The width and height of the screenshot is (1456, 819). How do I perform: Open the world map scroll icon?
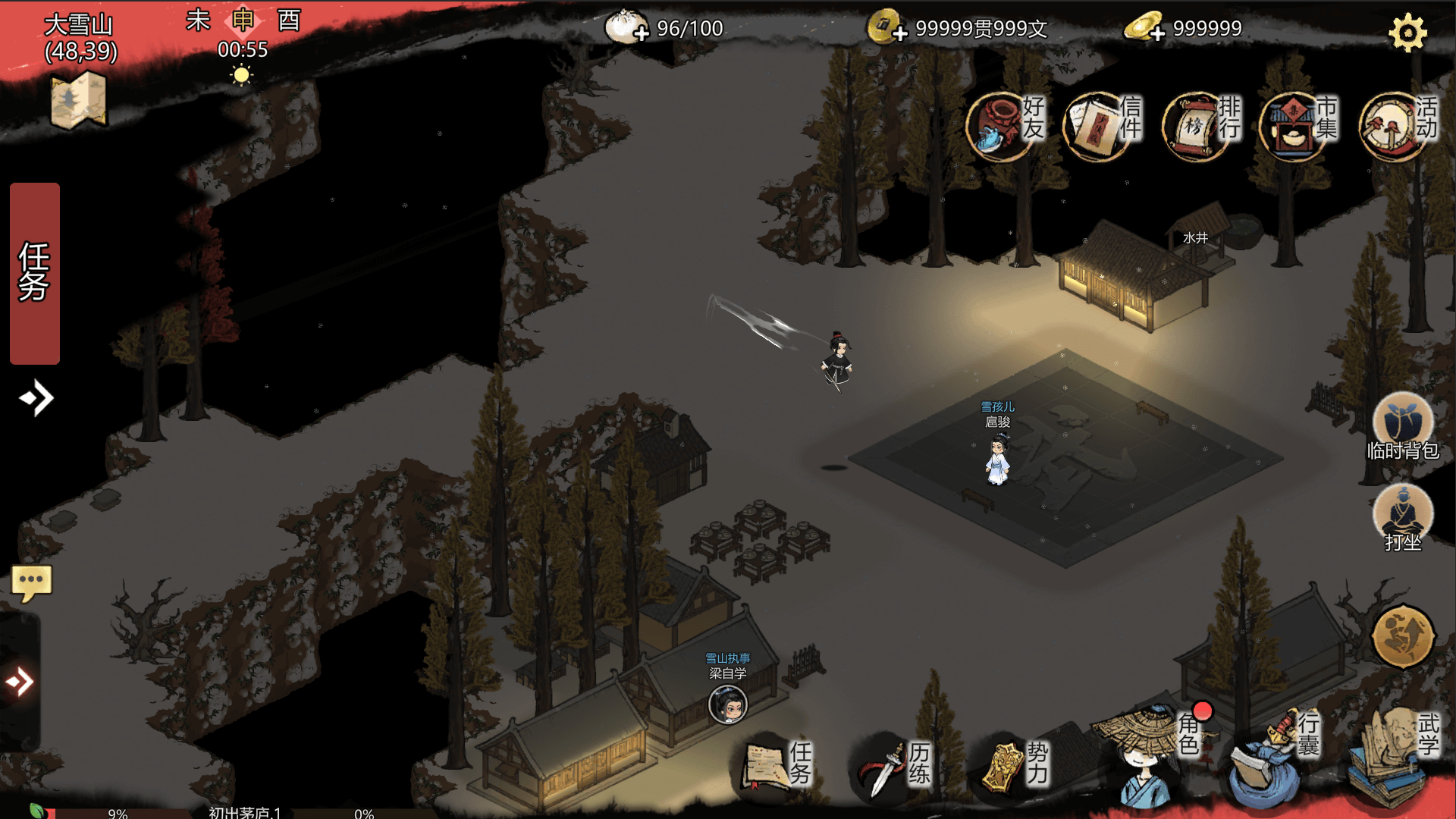[x=78, y=101]
